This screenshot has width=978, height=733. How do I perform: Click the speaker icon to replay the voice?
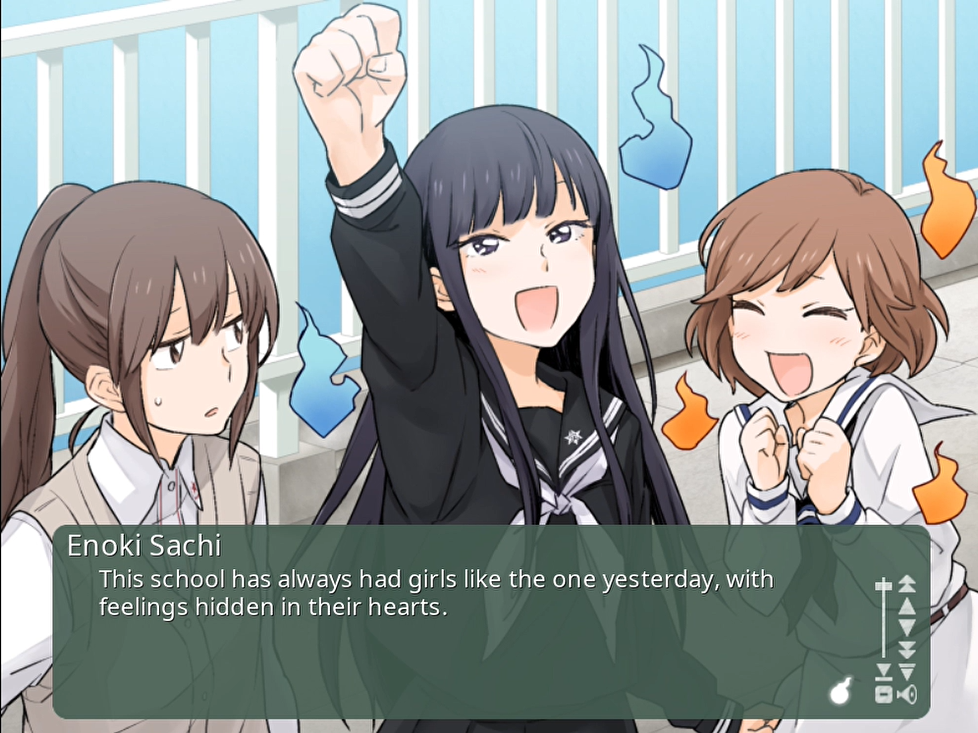click(x=908, y=694)
